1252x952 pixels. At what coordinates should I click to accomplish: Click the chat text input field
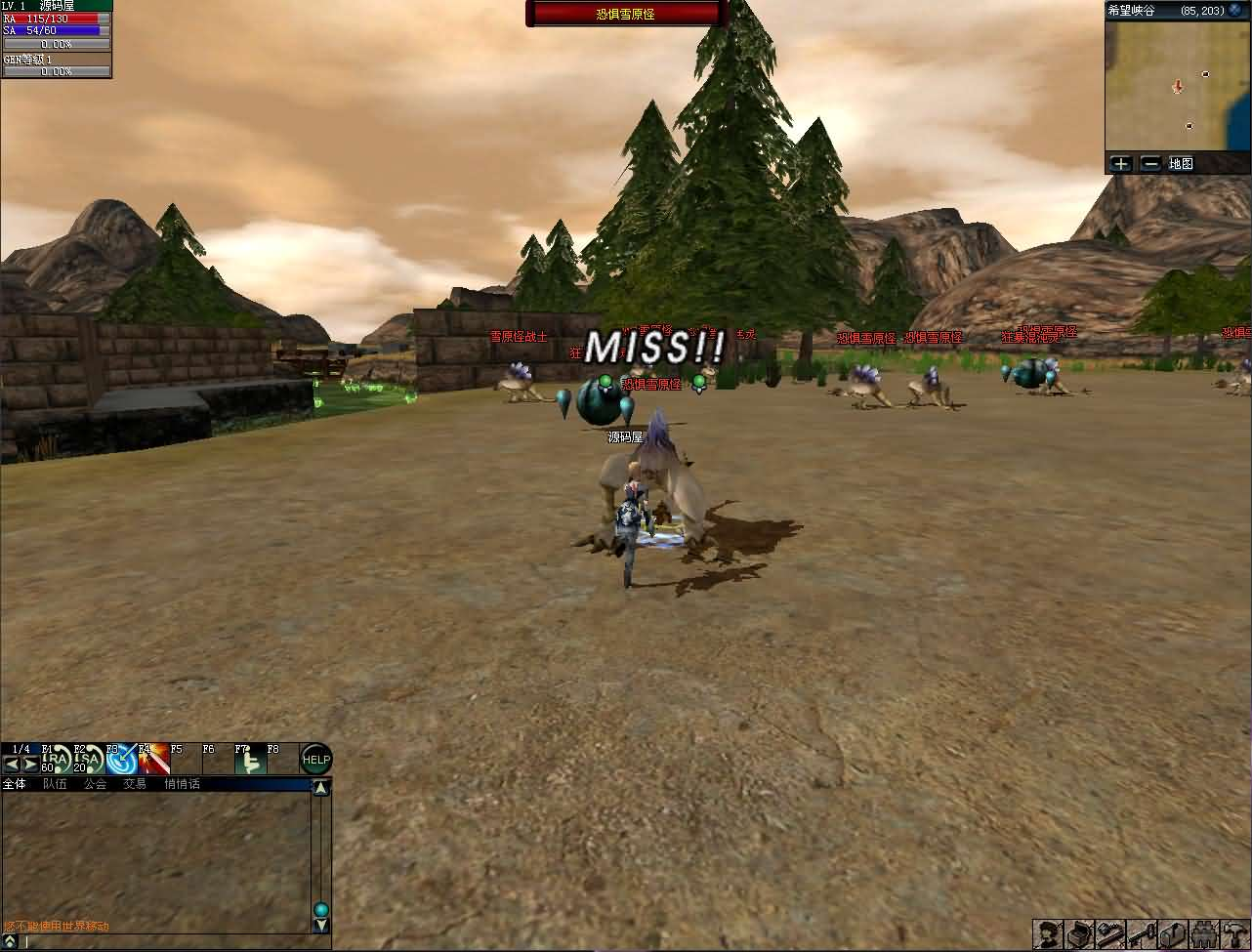point(166,942)
